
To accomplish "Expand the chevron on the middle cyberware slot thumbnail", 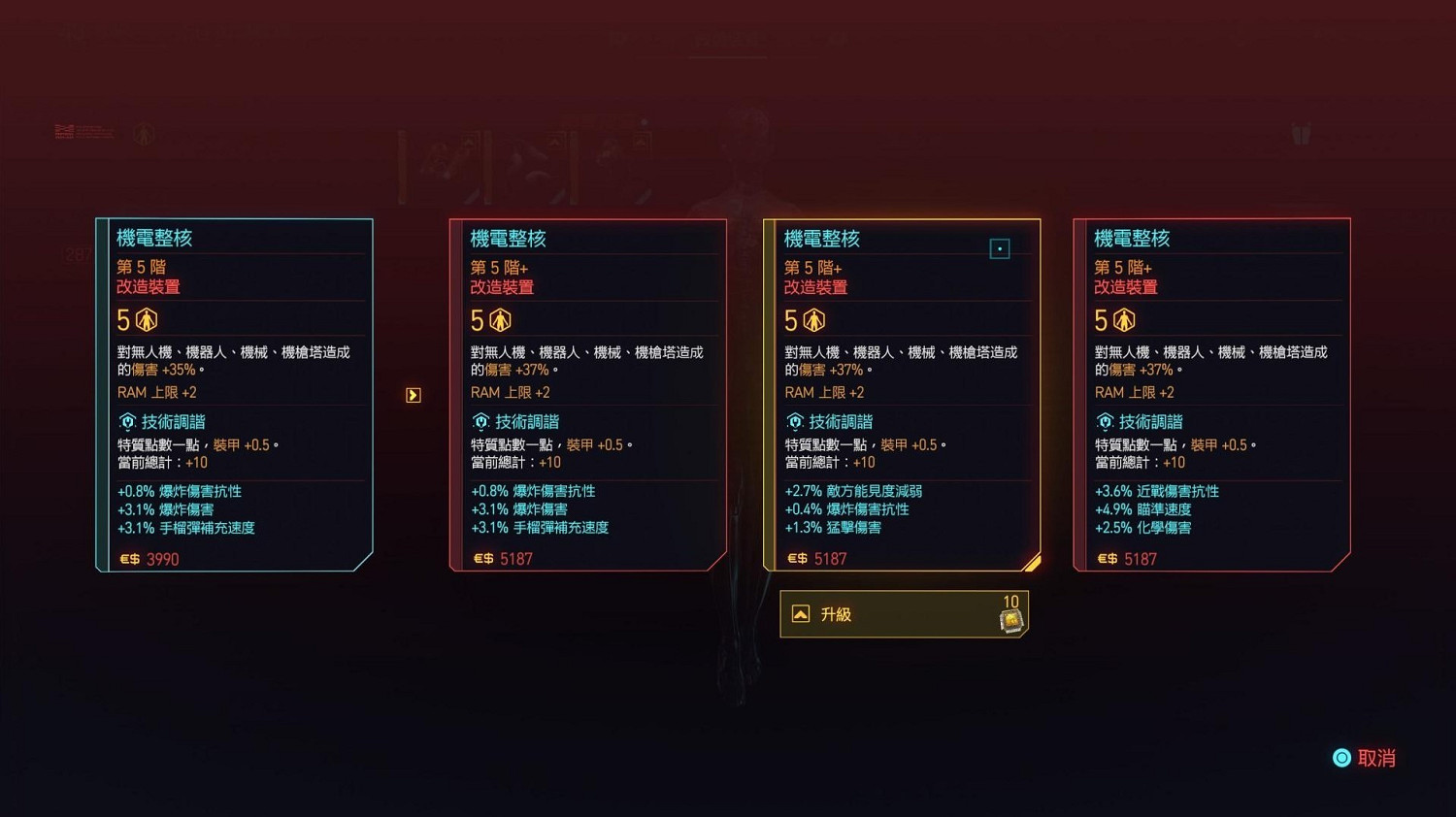I will [554, 143].
